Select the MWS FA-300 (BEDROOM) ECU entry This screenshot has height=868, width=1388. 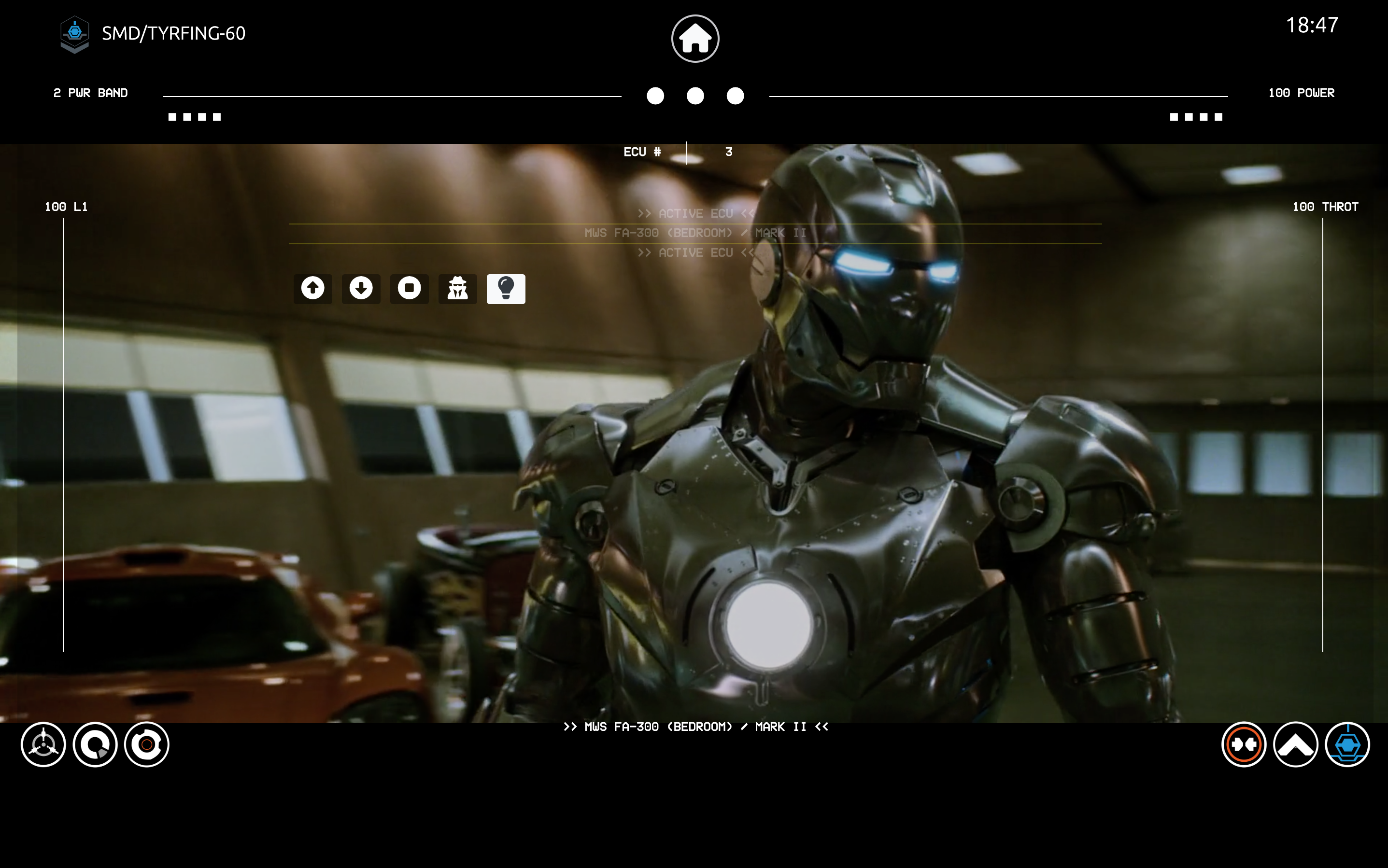click(x=695, y=233)
